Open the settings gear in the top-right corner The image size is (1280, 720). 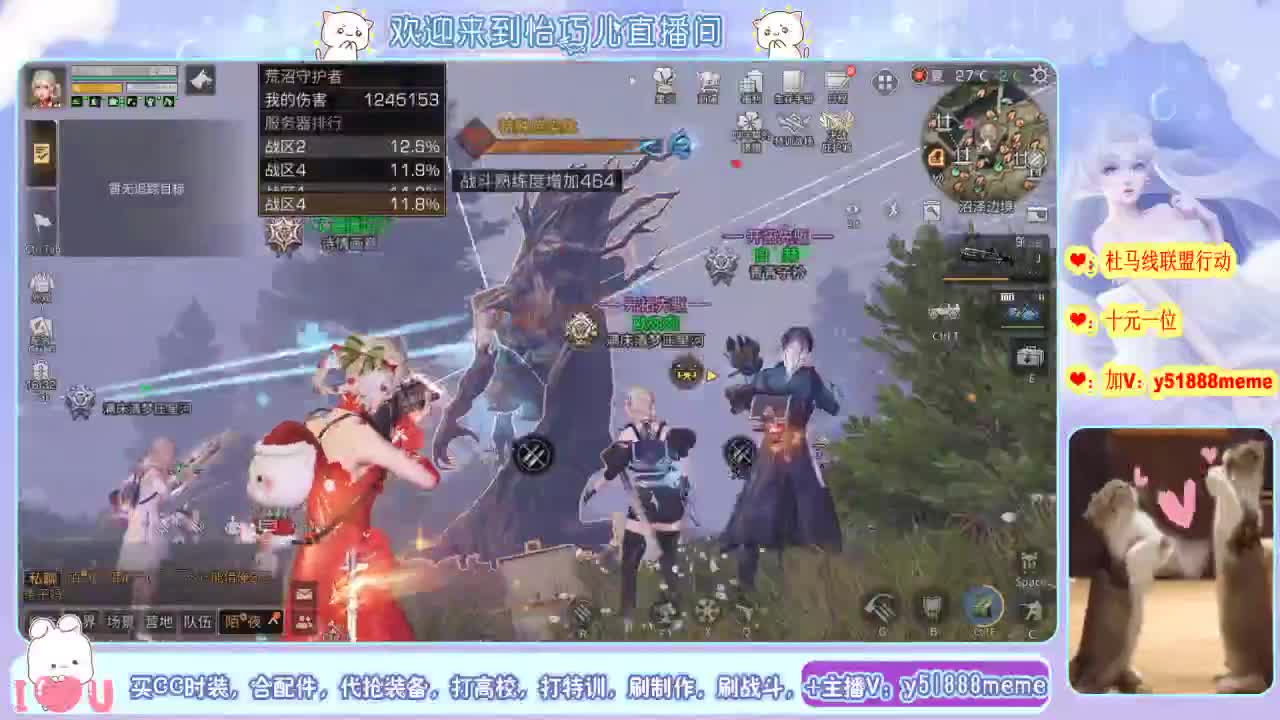click(x=1040, y=75)
